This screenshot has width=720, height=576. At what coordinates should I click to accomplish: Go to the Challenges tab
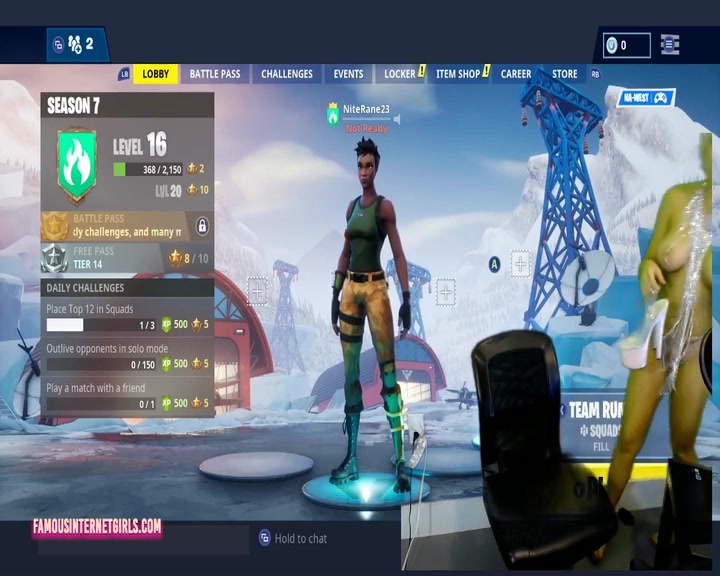pos(287,74)
